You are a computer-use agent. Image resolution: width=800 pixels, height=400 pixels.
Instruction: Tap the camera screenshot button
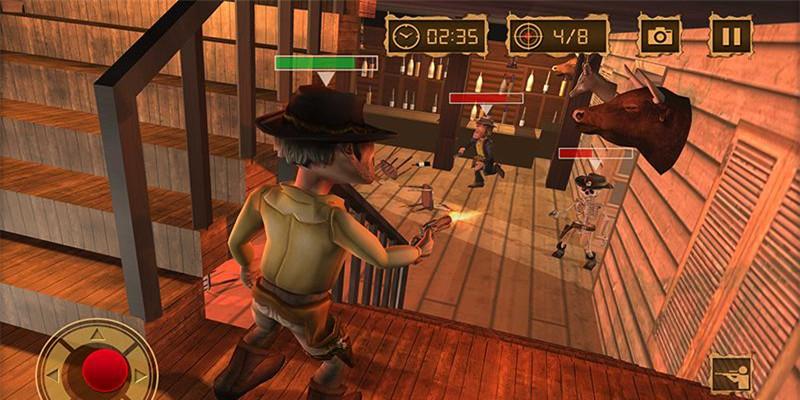660,36
